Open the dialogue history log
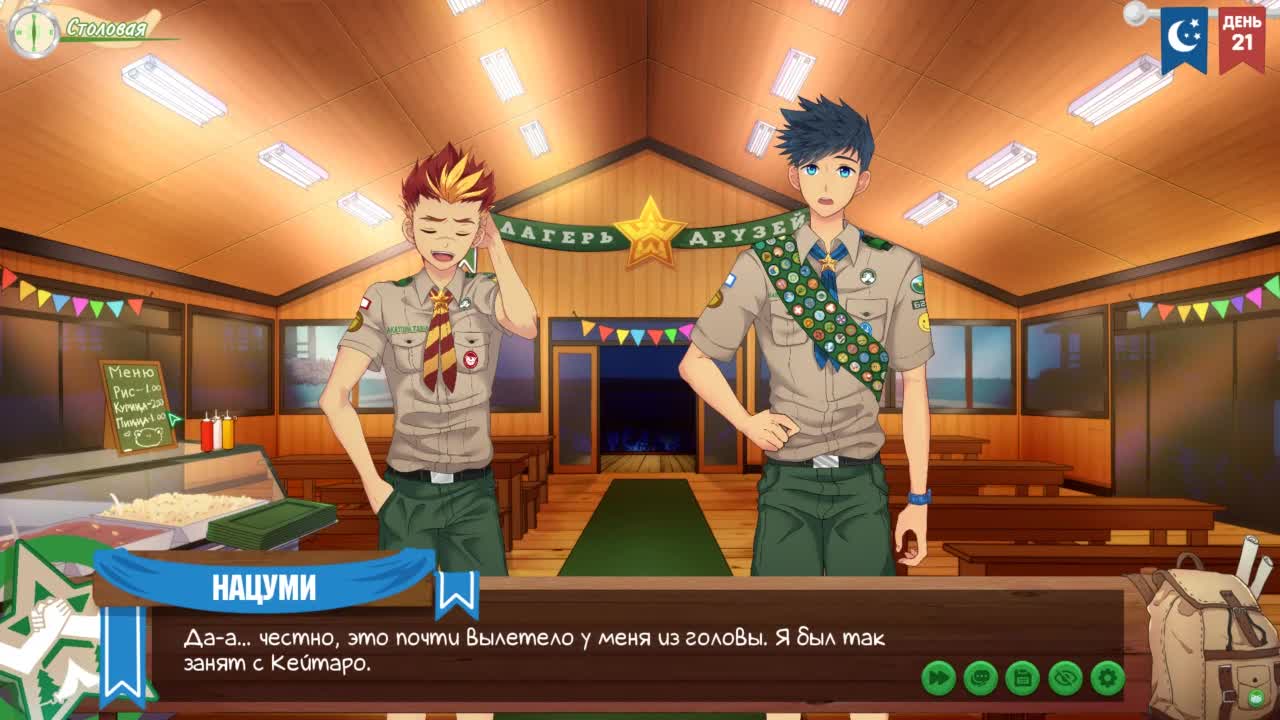The width and height of the screenshot is (1280, 720). coord(980,678)
